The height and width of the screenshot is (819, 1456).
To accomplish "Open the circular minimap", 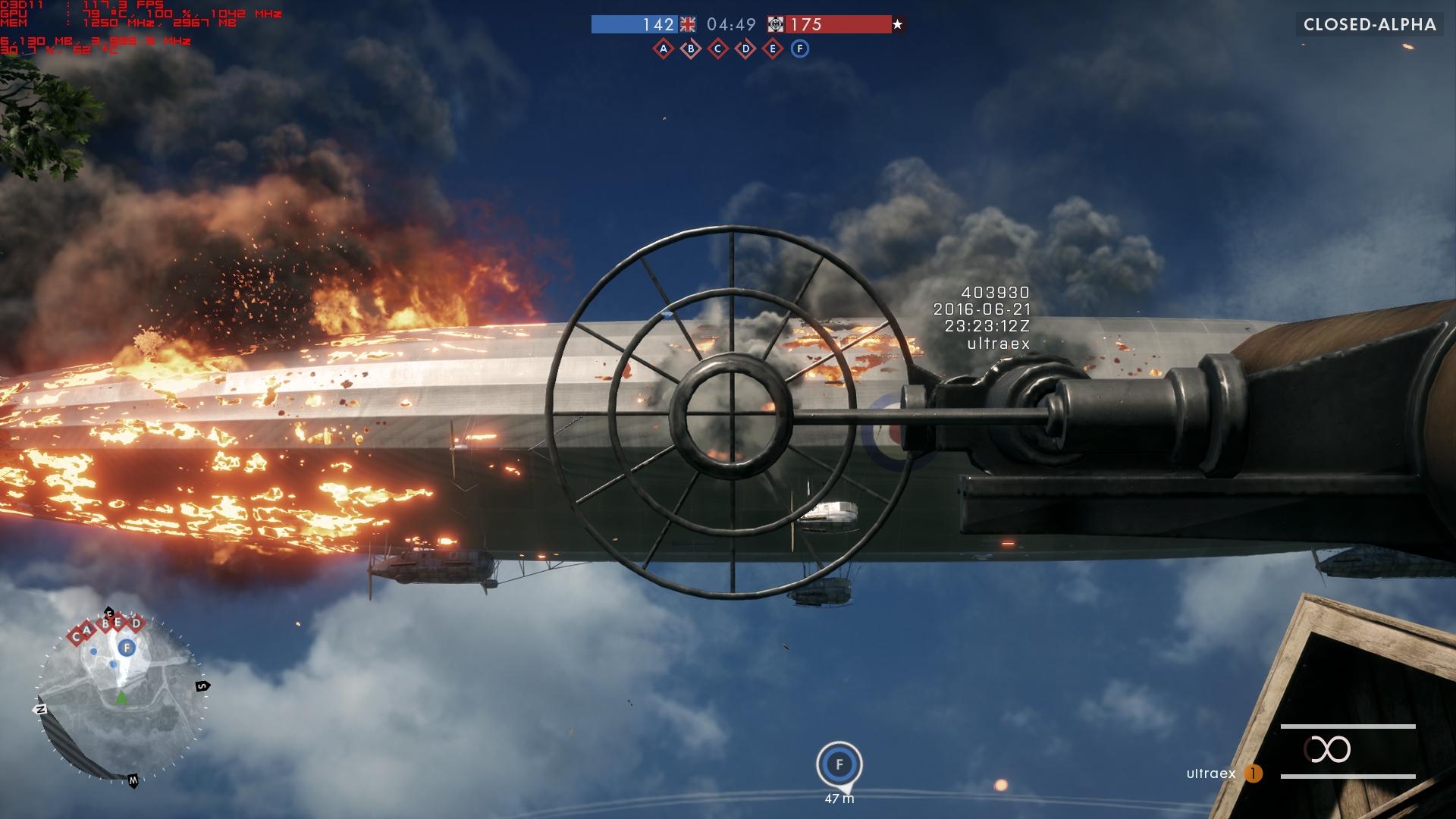I will tap(121, 698).
